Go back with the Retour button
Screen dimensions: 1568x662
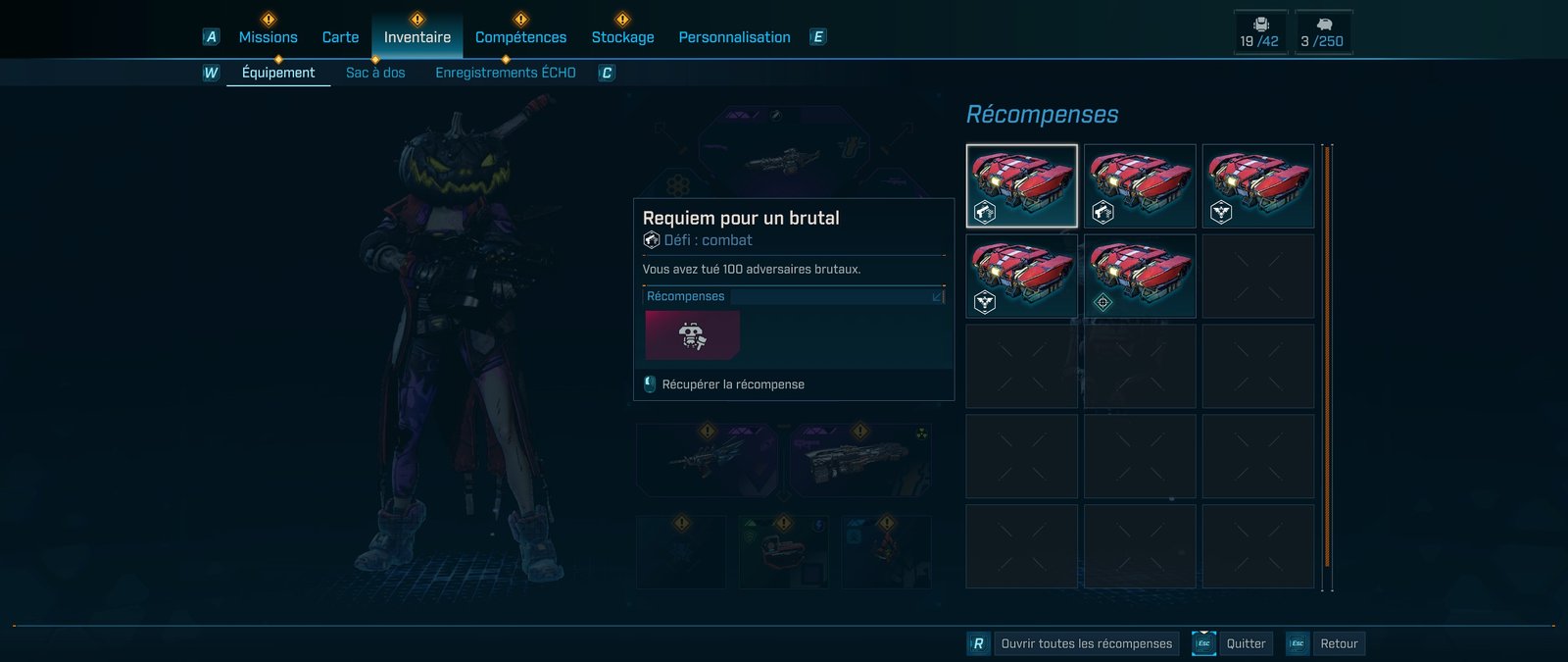pos(1339,643)
